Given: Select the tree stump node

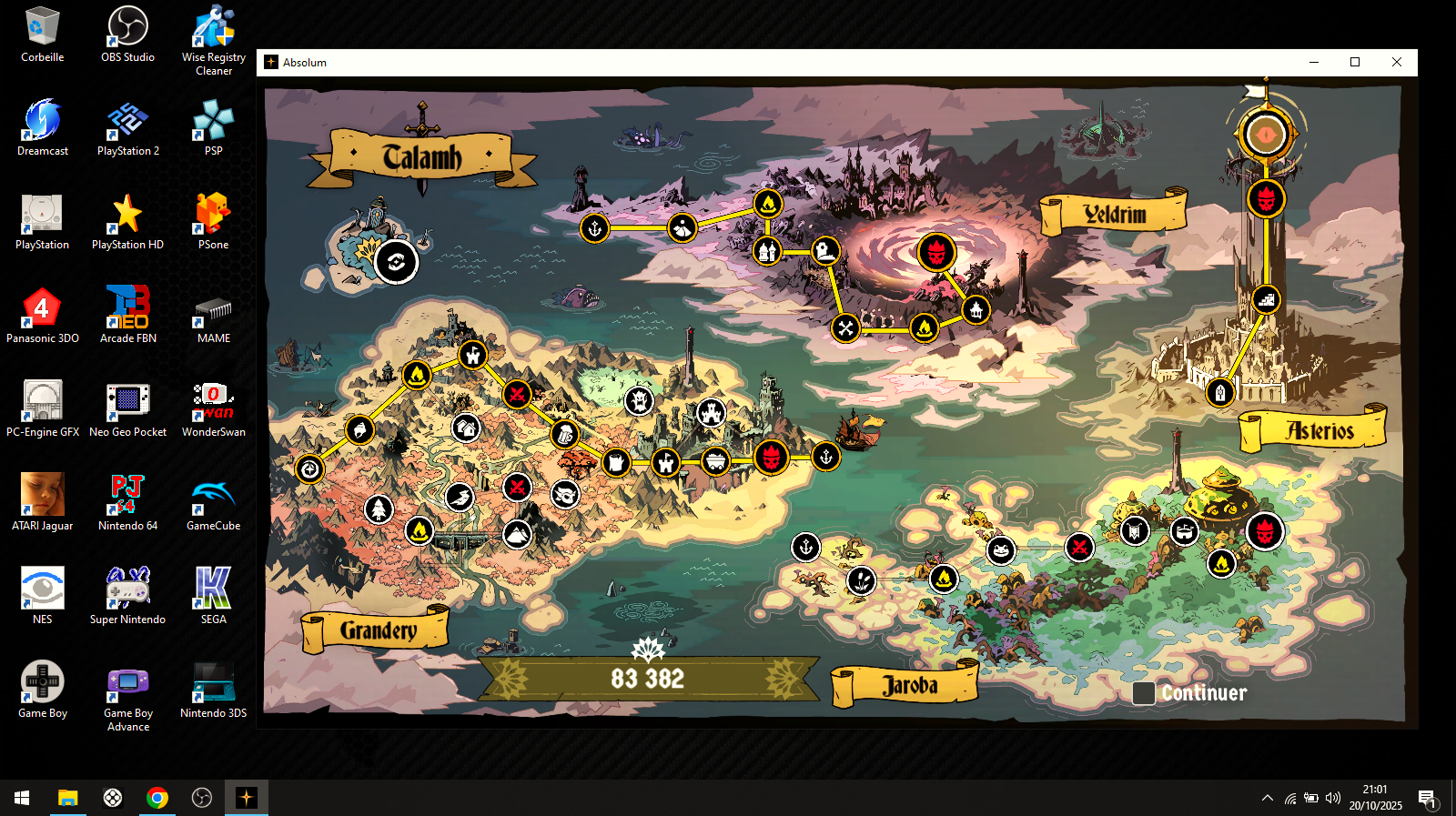Looking at the screenshot, I should point(616,462).
